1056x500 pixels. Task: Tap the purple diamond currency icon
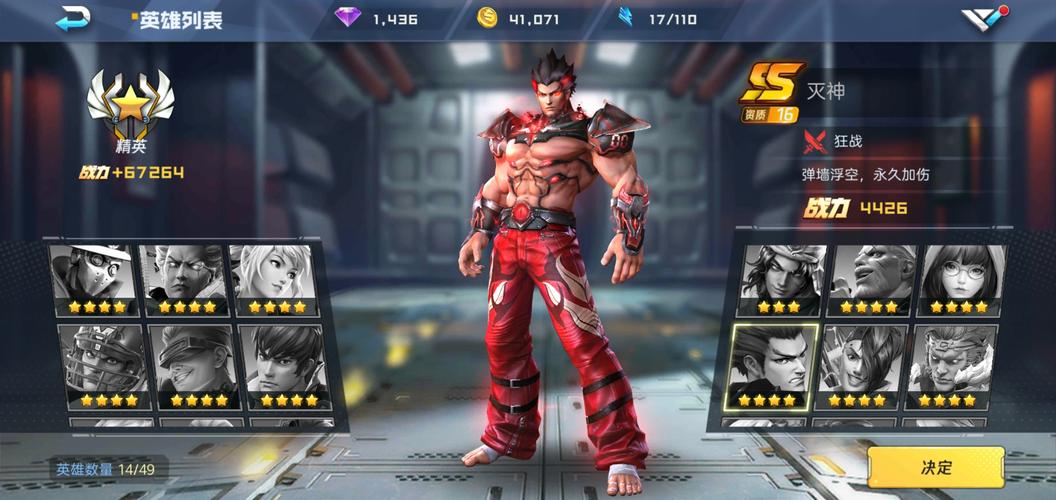[x=347, y=19]
